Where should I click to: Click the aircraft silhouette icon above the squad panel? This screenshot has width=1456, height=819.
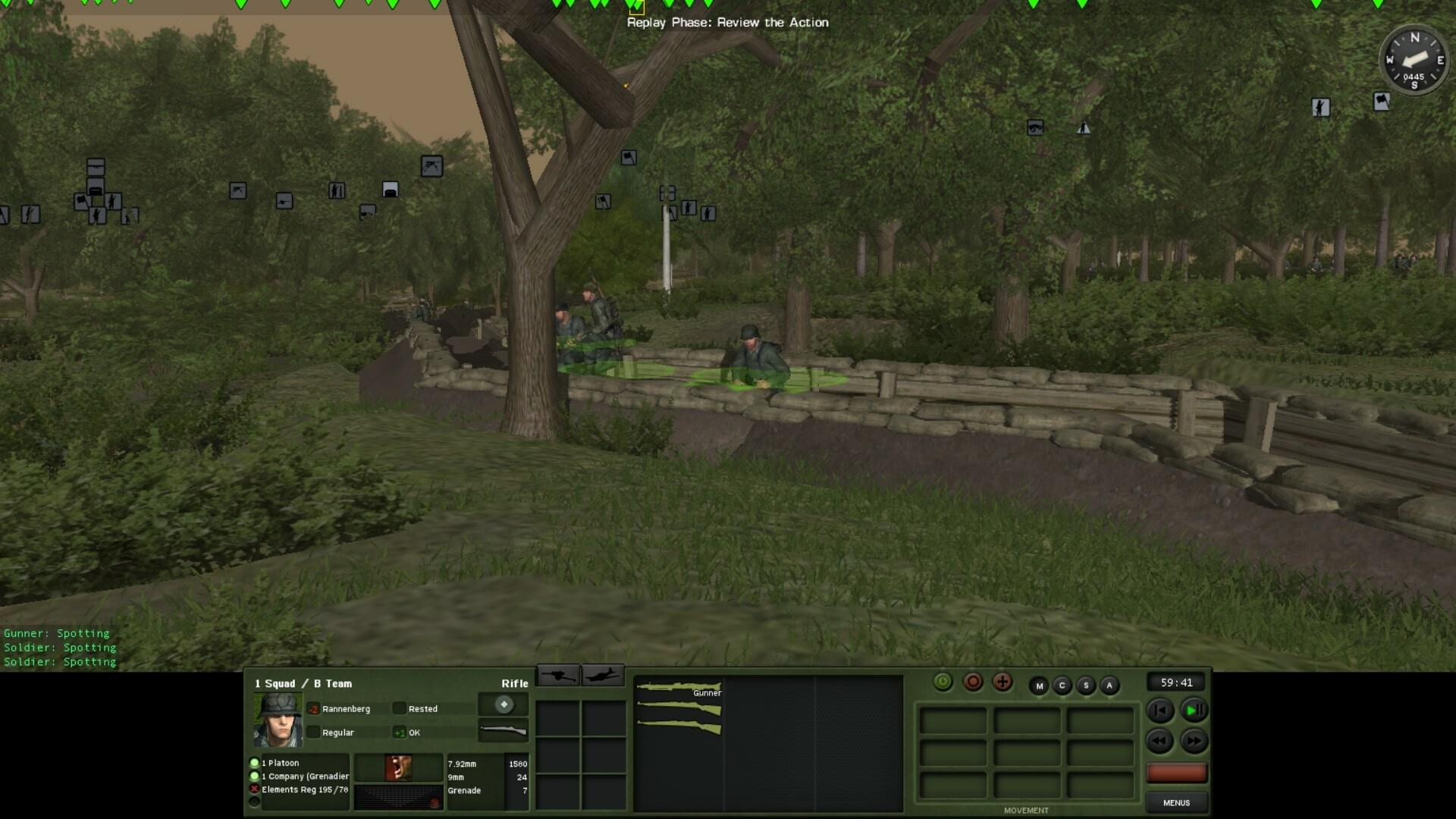tap(603, 675)
